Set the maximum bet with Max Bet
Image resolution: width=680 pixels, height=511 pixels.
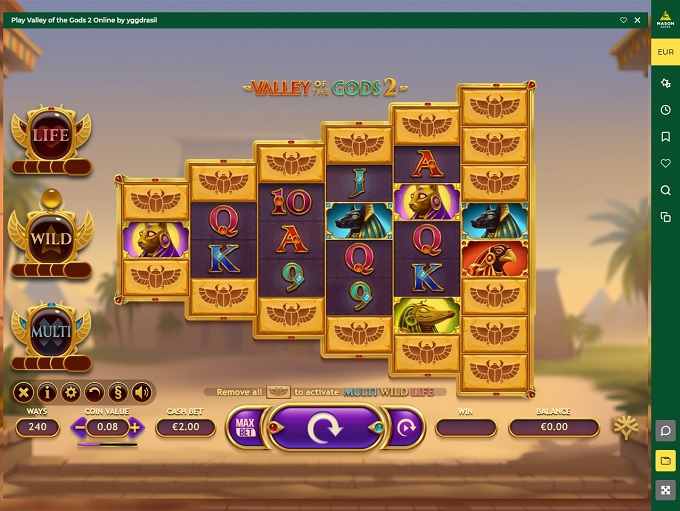[243, 428]
